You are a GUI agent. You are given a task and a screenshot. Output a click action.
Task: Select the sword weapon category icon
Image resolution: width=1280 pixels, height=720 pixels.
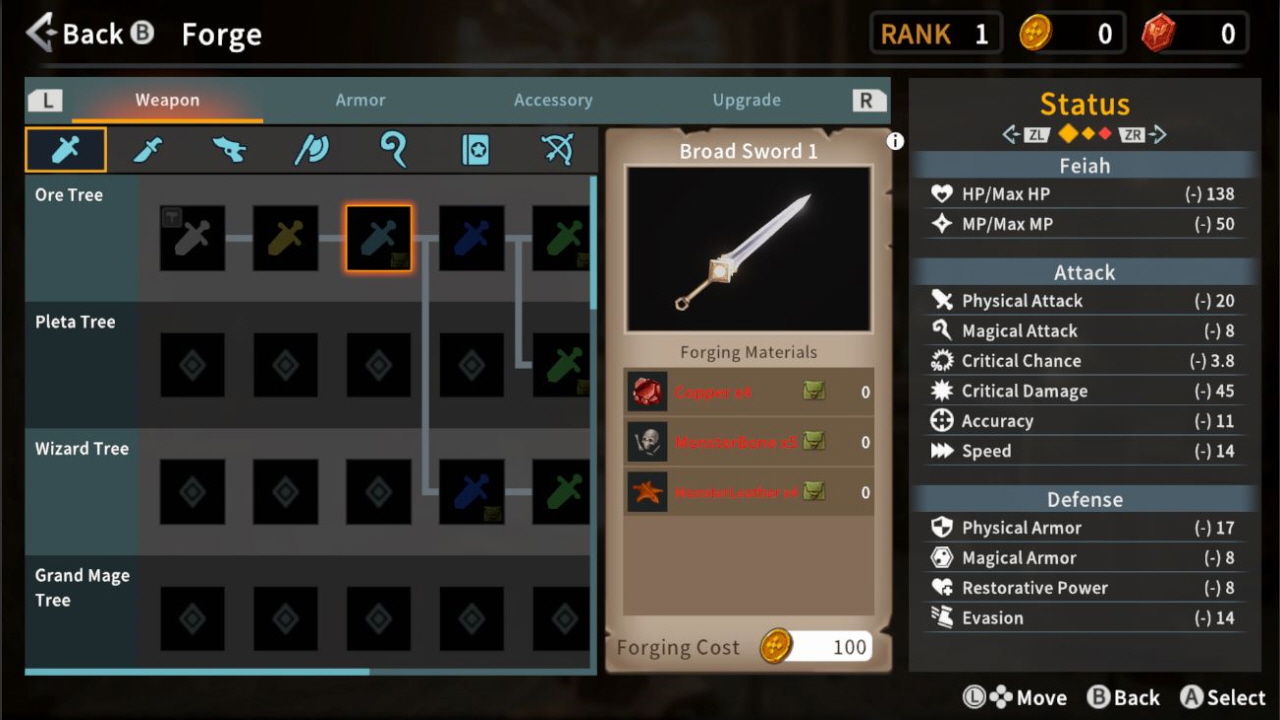tap(65, 148)
